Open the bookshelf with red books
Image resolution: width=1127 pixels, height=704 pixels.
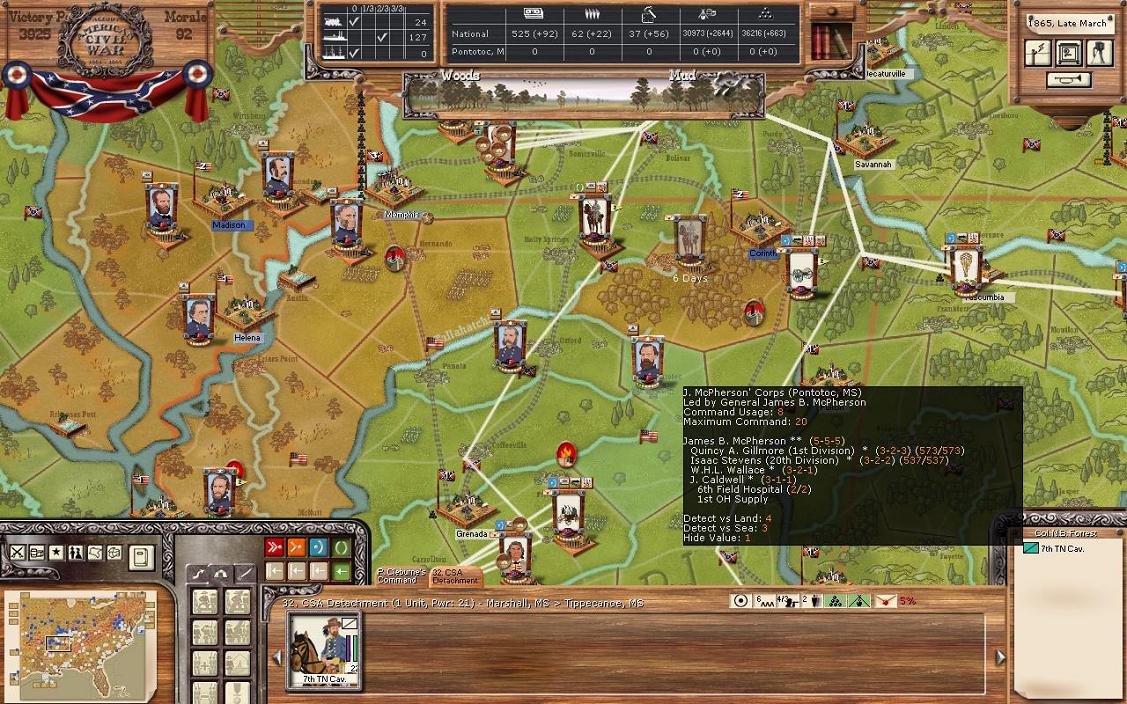828,40
